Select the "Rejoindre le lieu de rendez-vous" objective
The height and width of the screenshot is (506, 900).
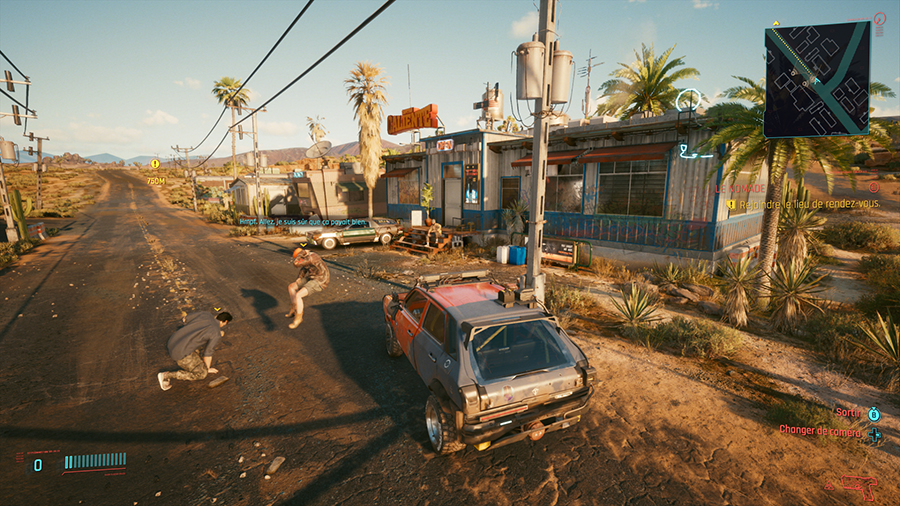(808, 204)
